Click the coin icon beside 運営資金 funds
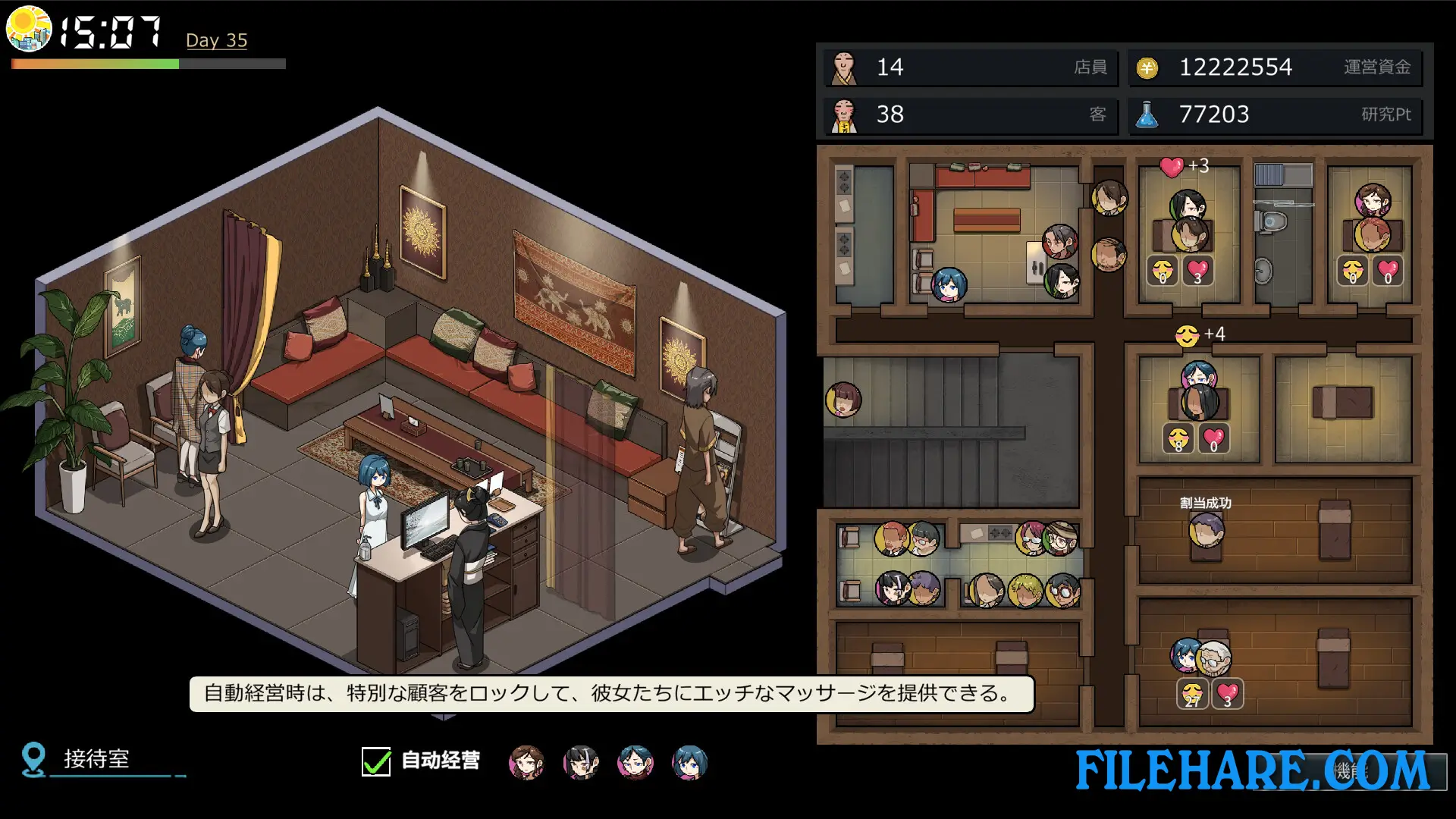 pos(1147,67)
